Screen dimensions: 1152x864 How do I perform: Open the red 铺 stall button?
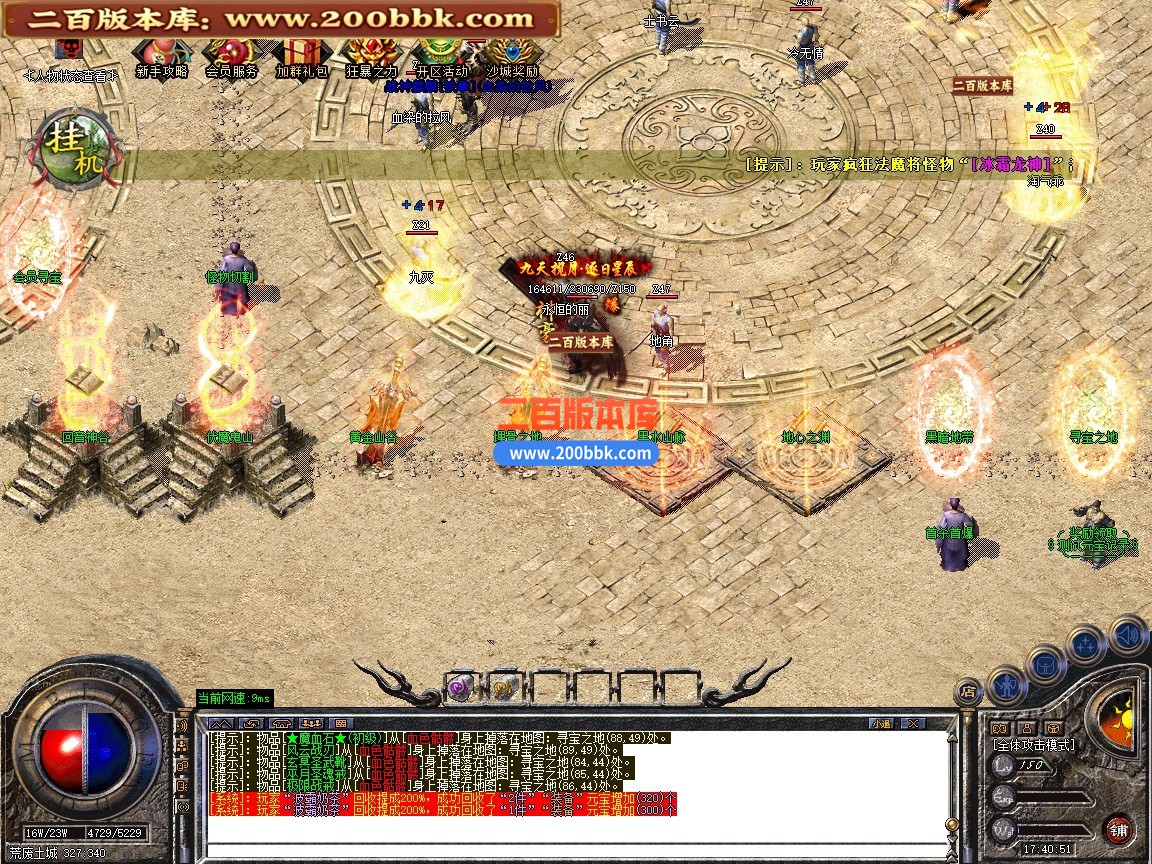click(1117, 828)
